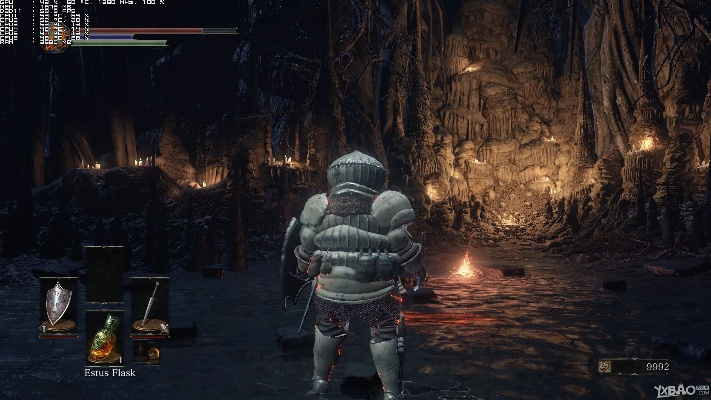The width and height of the screenshot is (711, 400).
Task: Click the small secondary item icon under sword
Action: (x=148, y=352)
